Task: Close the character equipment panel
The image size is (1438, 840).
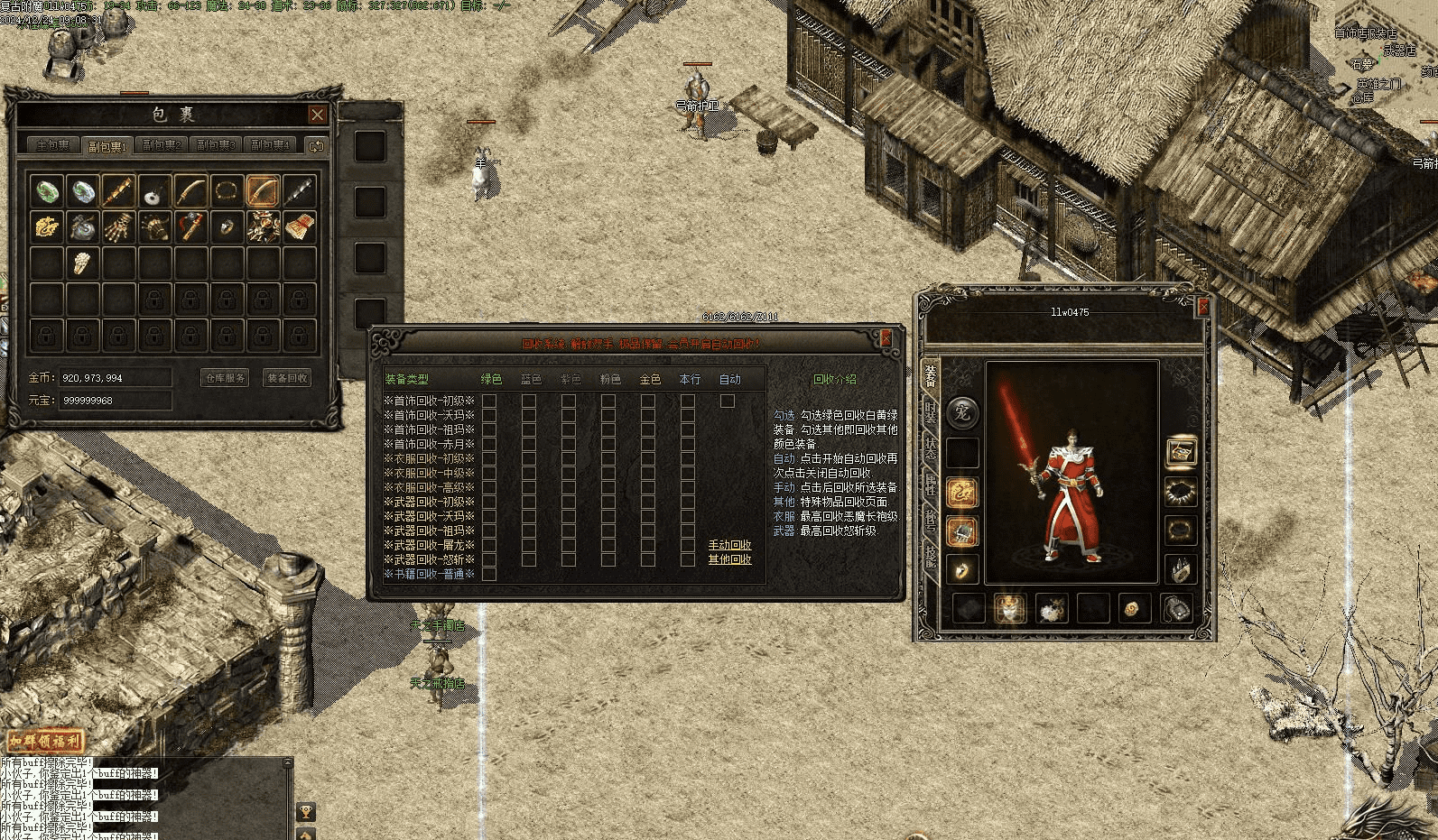Action: pos(1202,308)
